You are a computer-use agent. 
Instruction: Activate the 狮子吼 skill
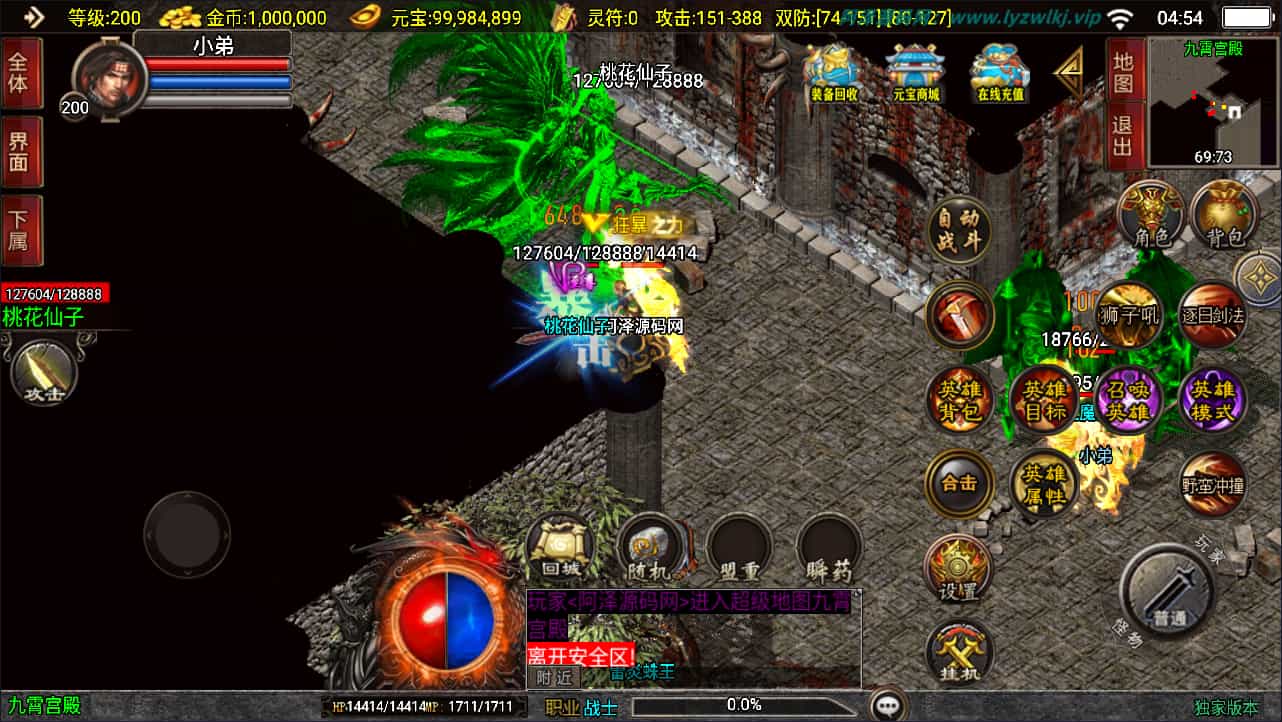(x=1128, y=316)
